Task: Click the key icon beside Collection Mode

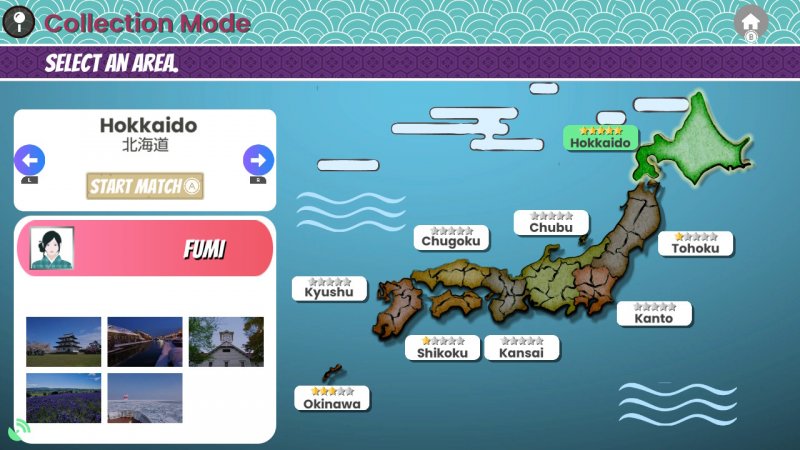Action: (x=19, y=21)
